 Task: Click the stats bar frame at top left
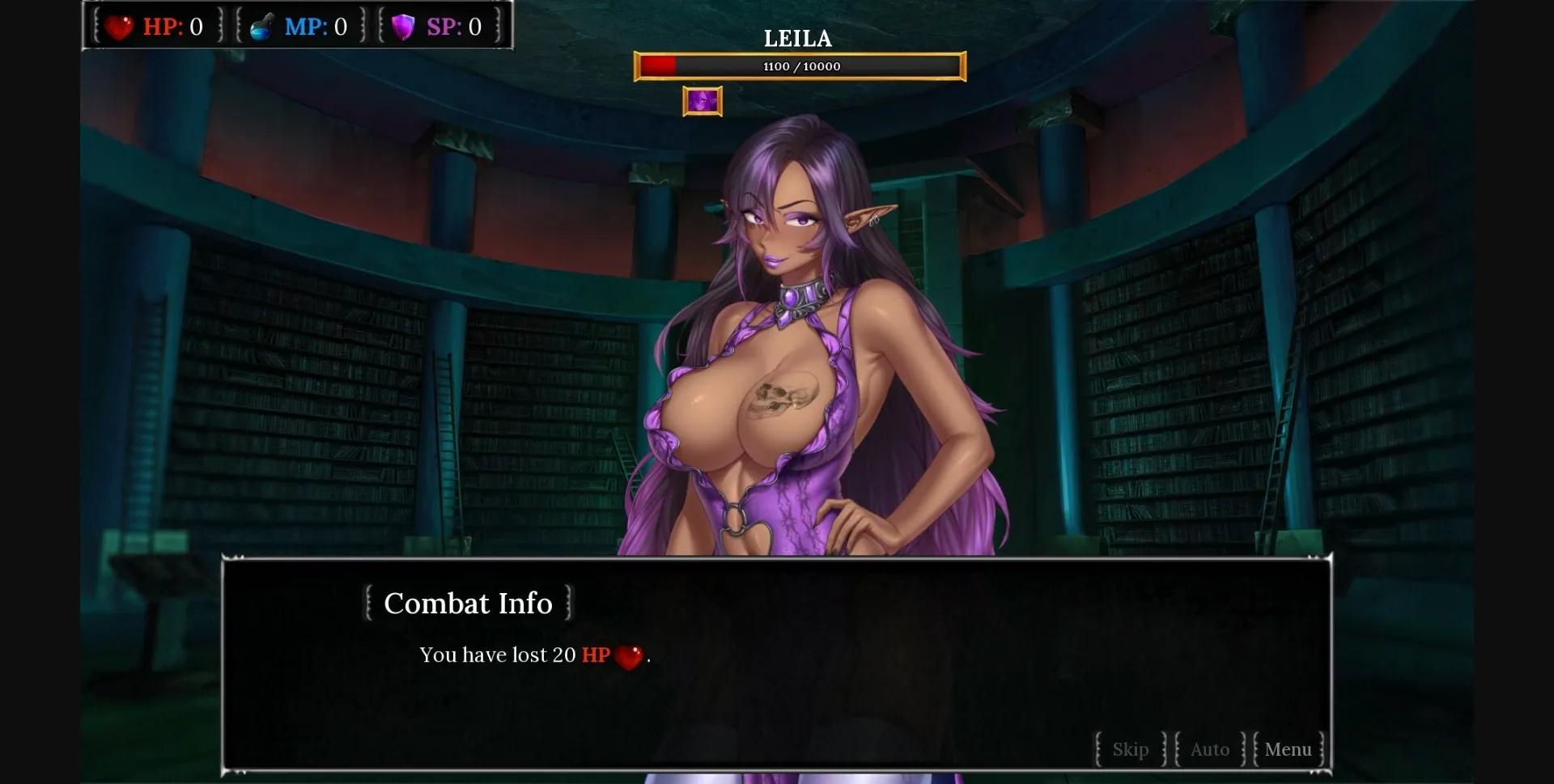point(296,25)
